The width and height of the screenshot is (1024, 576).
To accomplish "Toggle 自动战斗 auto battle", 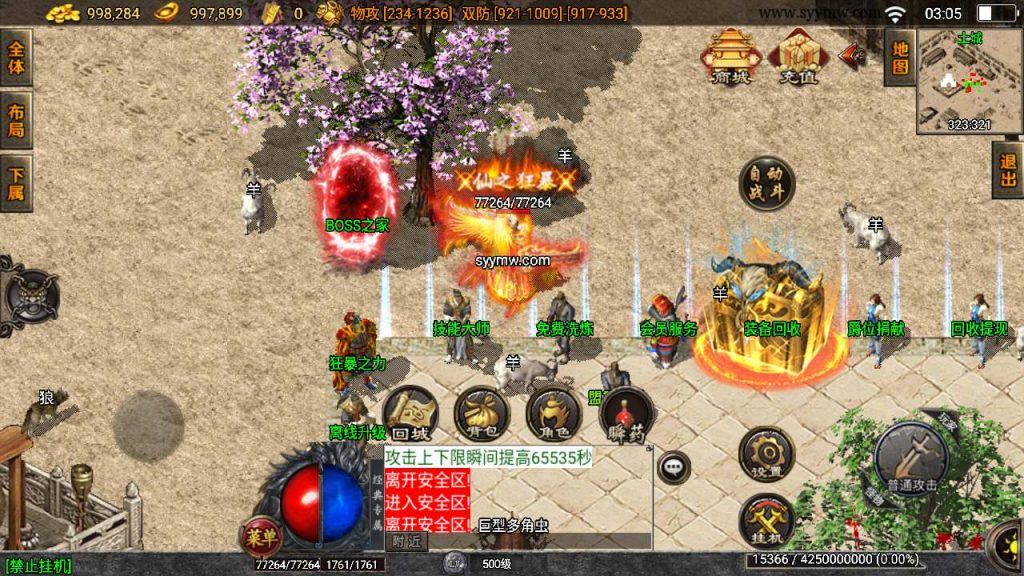I will click(767, 183).
